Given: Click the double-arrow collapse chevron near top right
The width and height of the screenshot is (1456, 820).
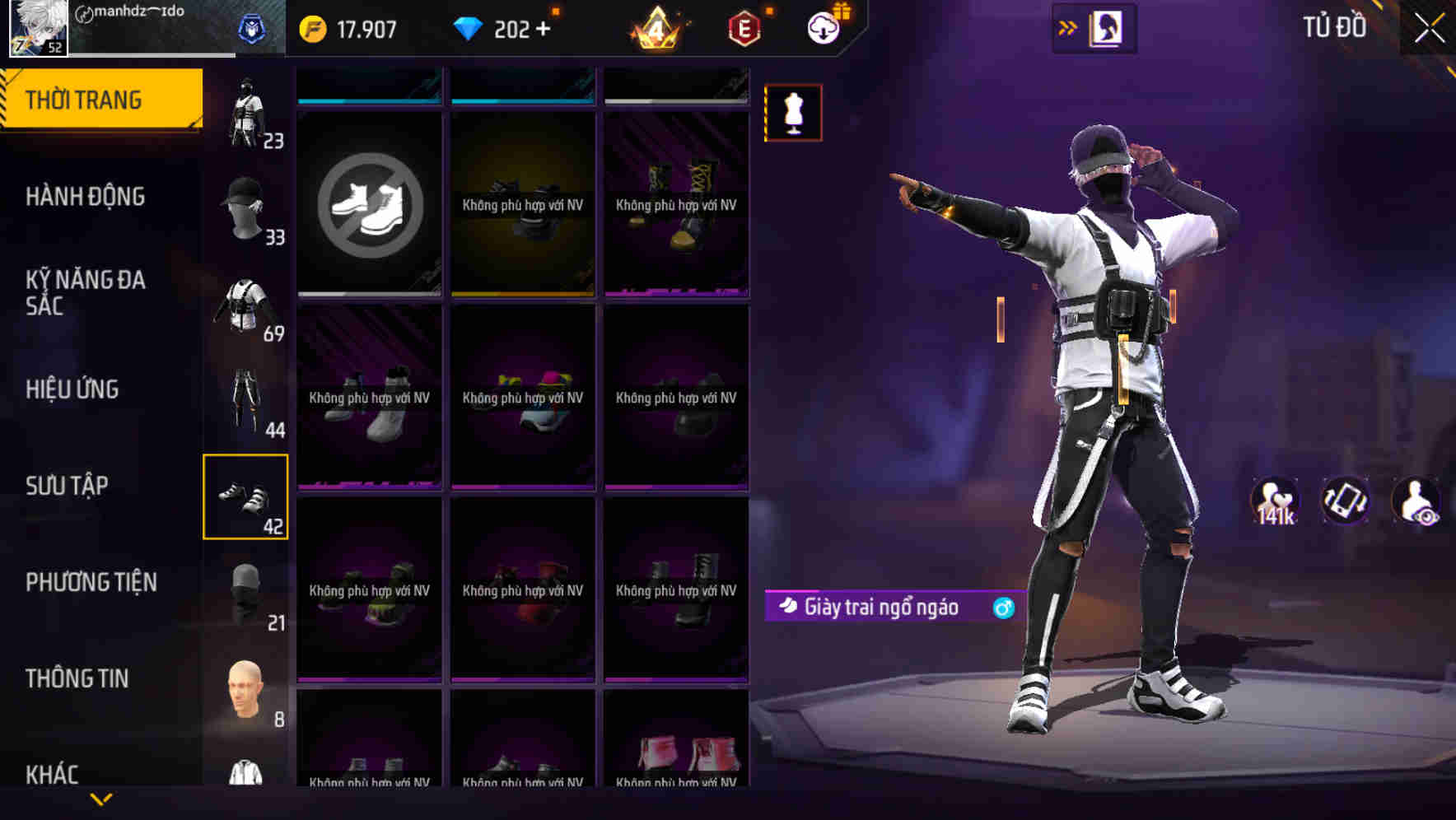Looking at the screenshot, I should coord(1070,26).
